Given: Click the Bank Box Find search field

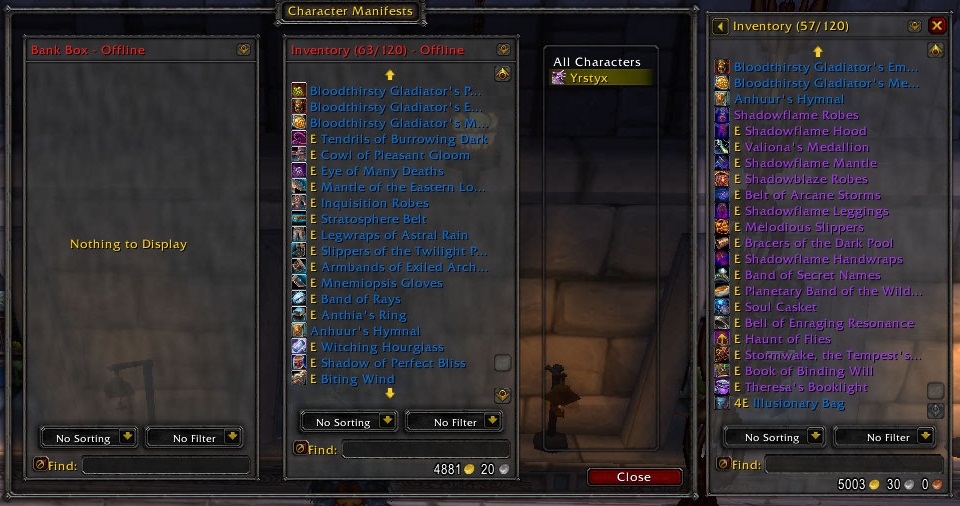Looking at the screenshot, I should coord(165,464).
